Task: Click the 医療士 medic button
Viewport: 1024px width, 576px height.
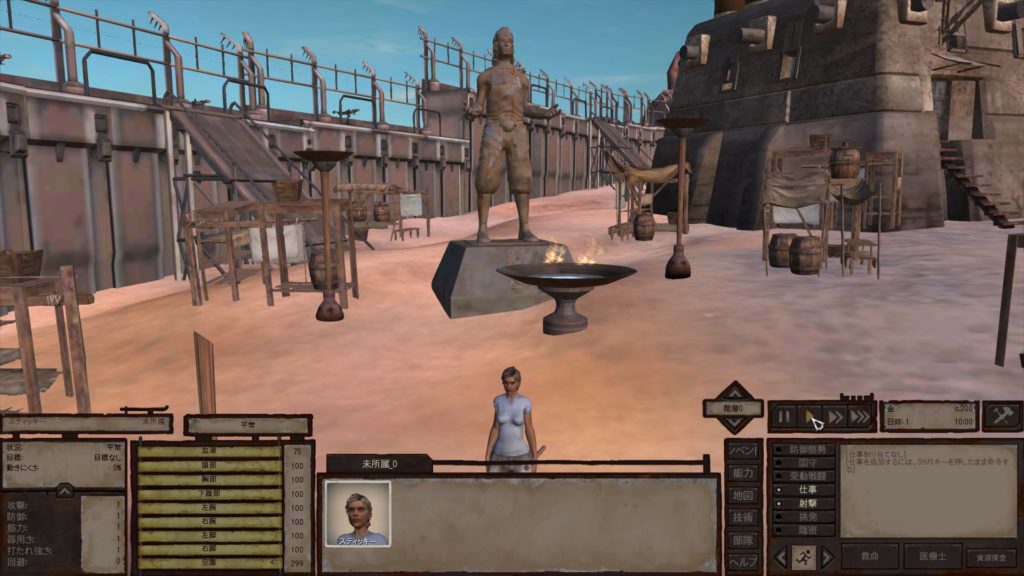Action: tap(932, 557)
